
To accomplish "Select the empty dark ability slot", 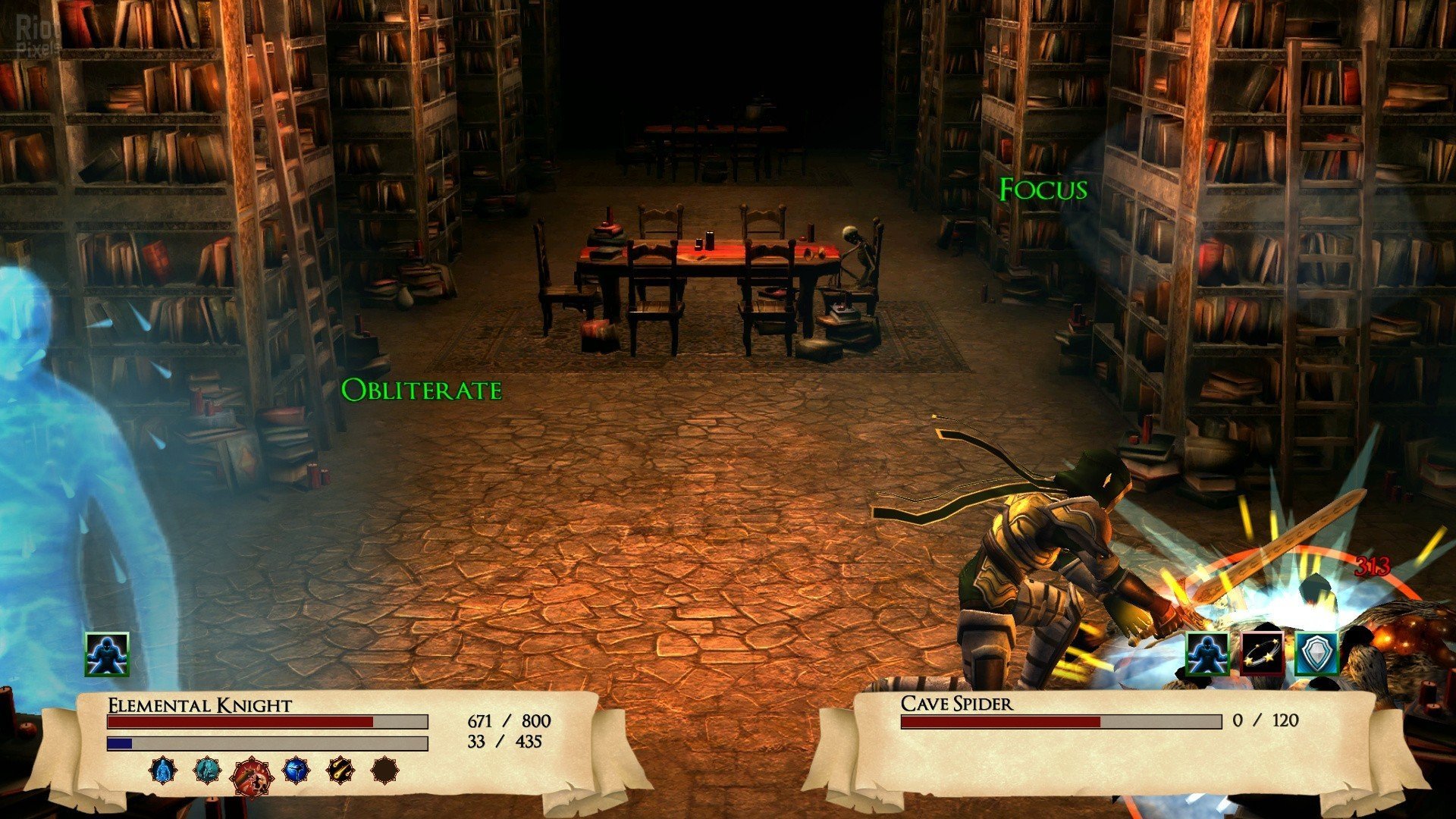I will coord(385,770).
